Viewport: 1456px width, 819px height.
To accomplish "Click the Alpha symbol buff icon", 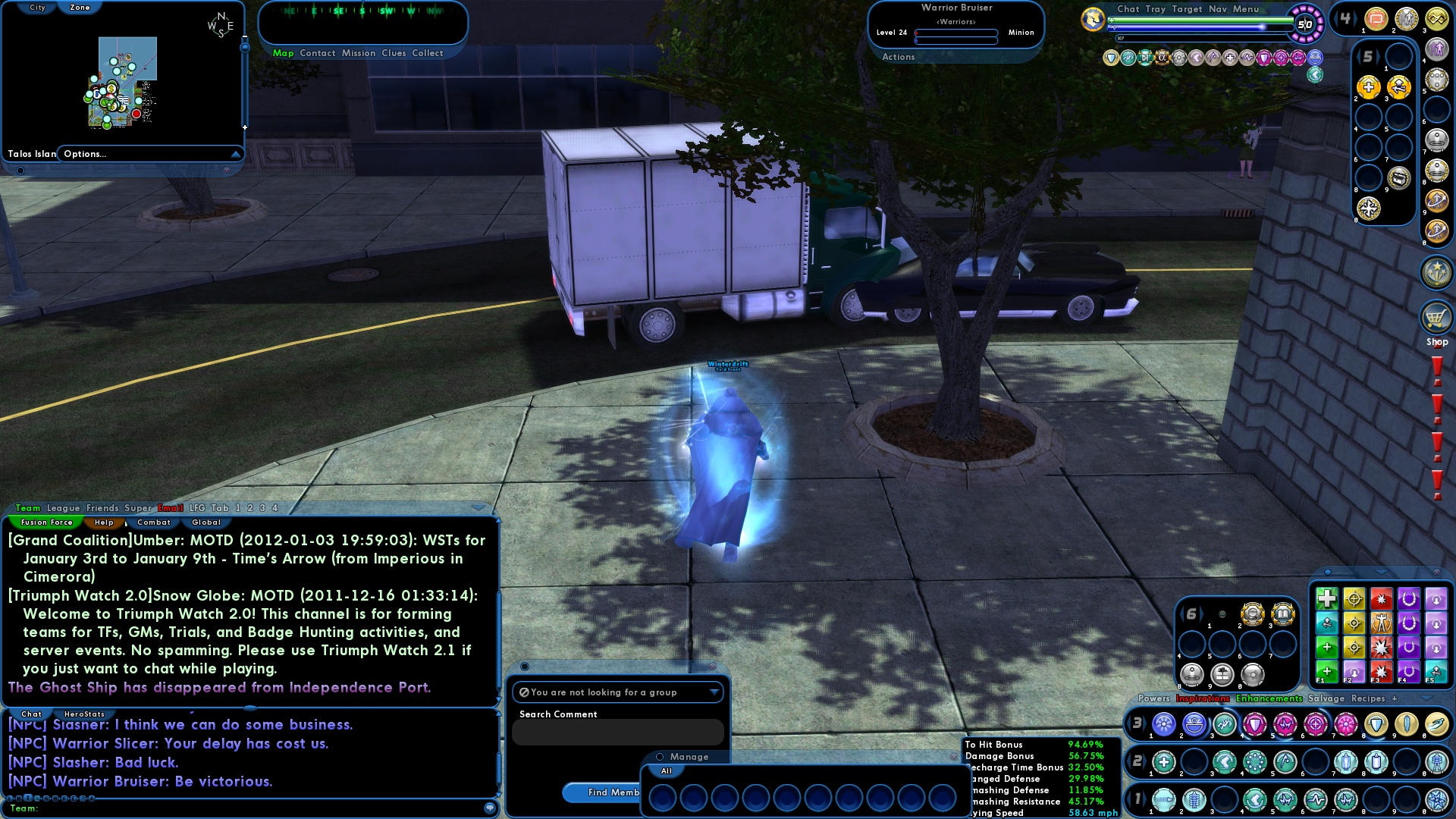I will click(x=1163, y=58).
